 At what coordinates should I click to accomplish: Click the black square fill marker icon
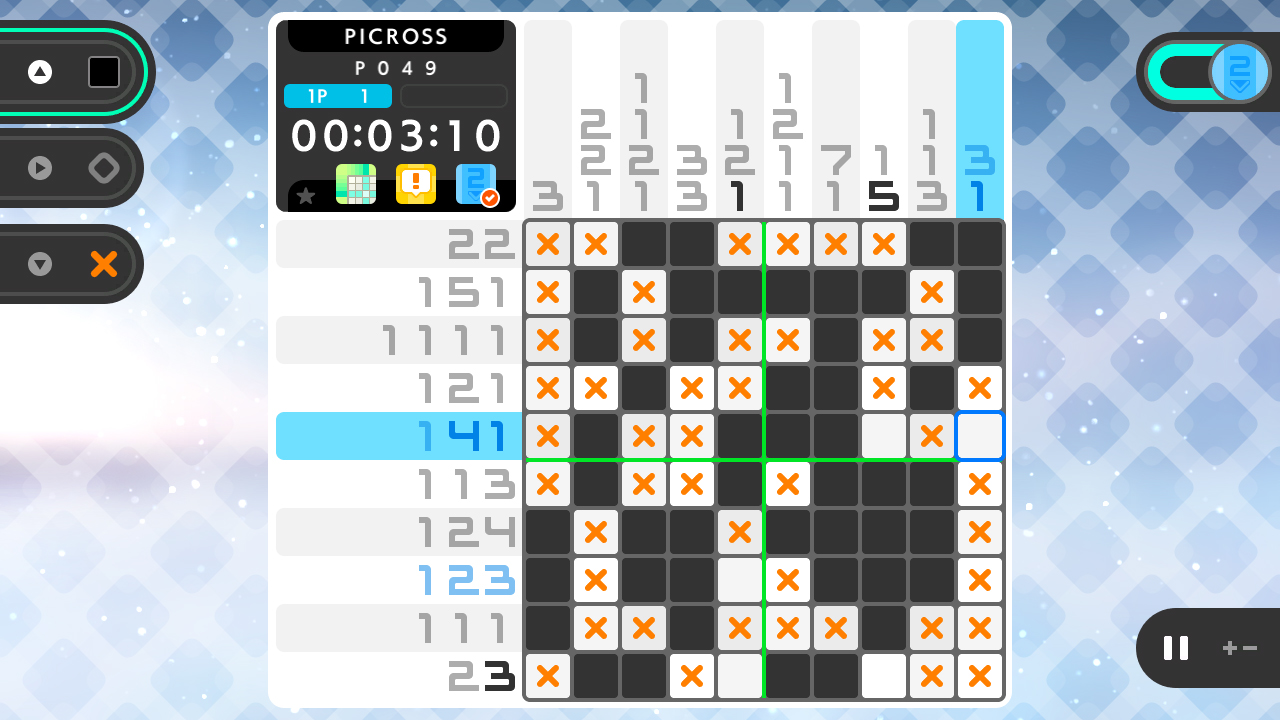pyautogui.click(x=104, y=71)
